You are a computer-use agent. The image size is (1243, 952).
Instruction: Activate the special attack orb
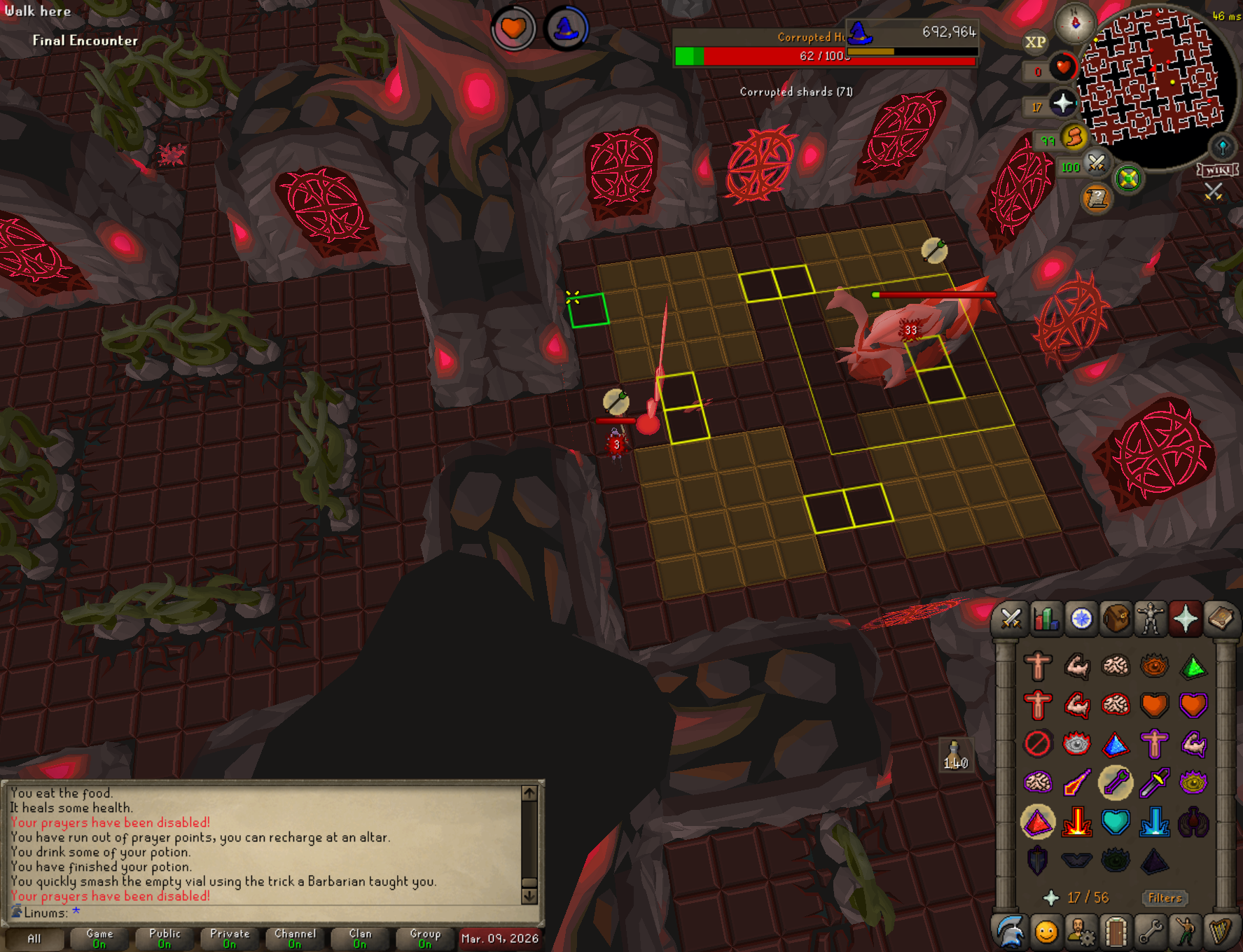(1096, 164)
